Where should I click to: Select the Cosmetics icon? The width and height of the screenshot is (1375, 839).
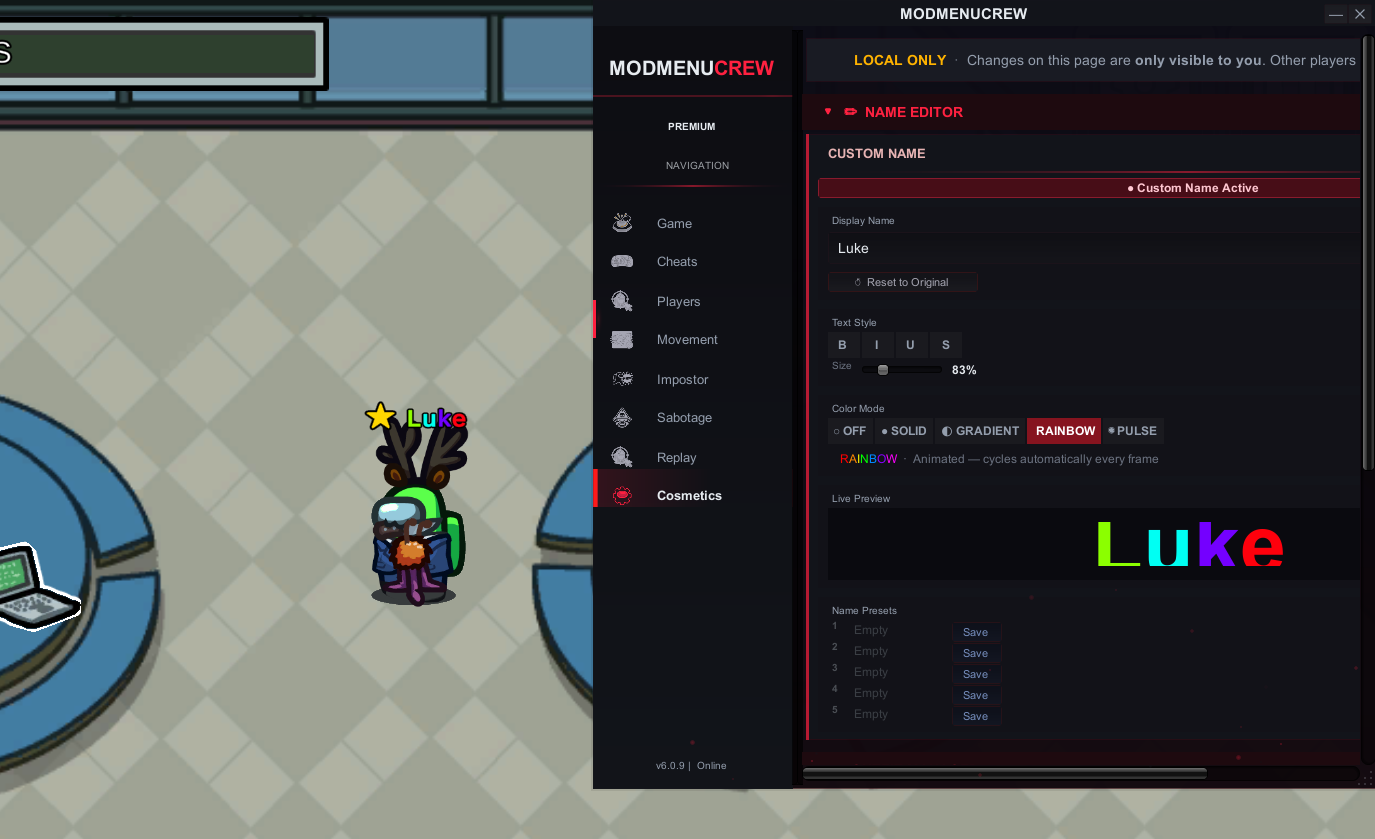622,495
